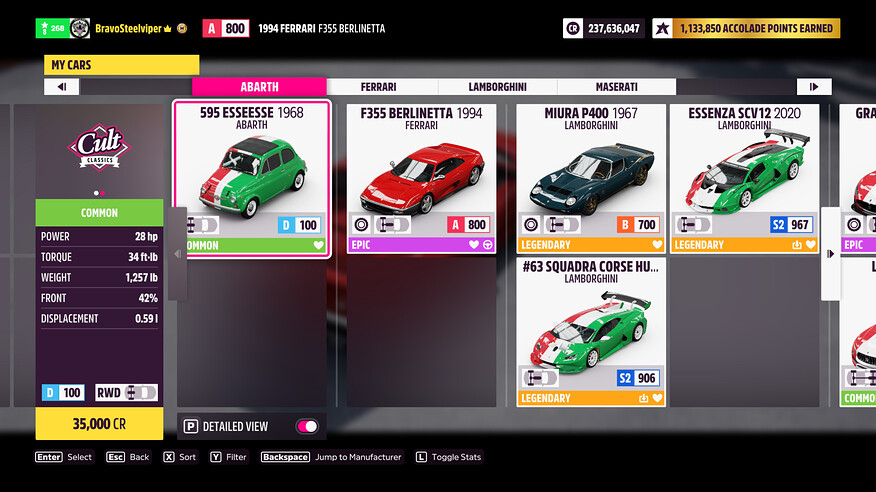Toggle the Detailed View switch
The image size is (876, 492).
pos(307,426)
